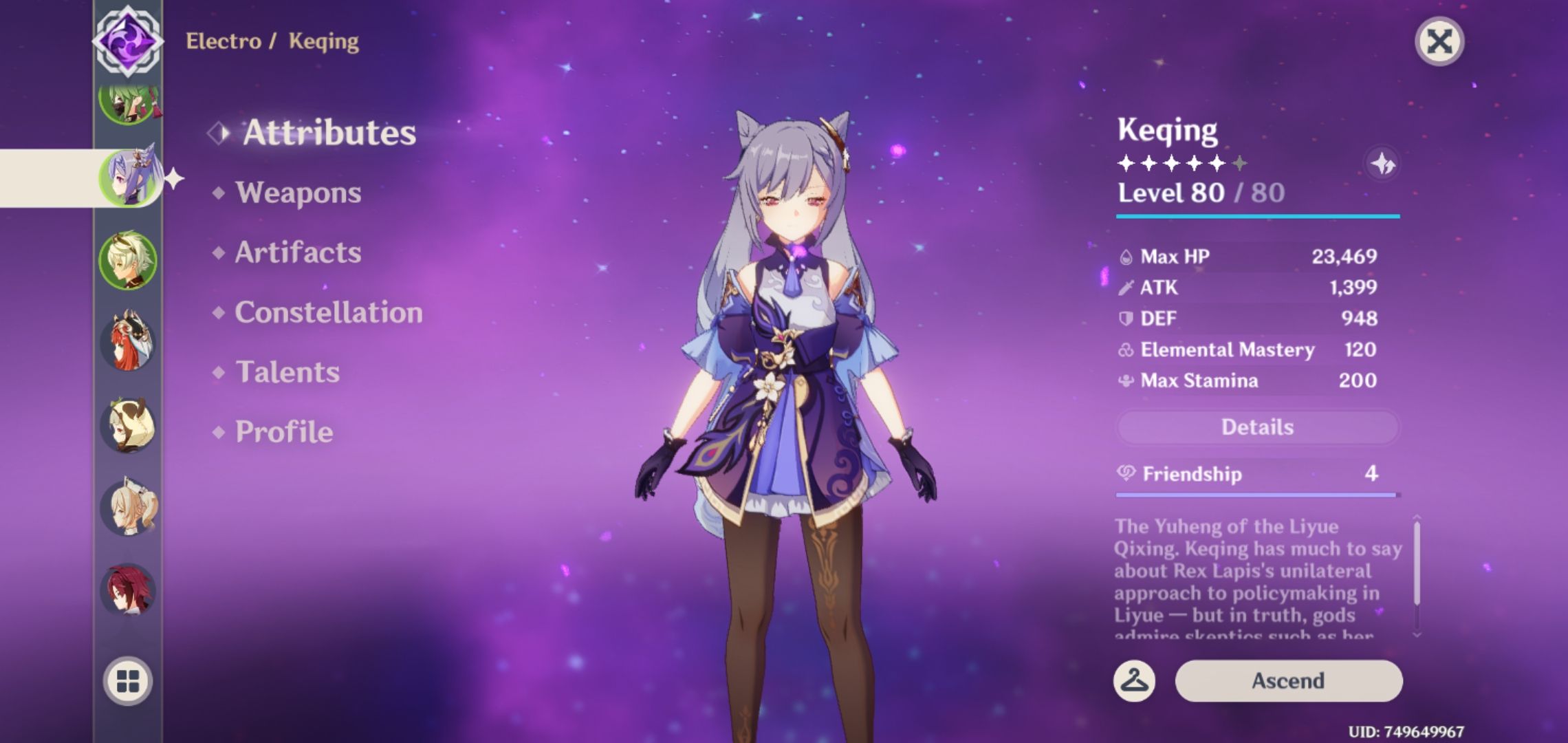Switch to the Artifacts tab

point(297,252)
